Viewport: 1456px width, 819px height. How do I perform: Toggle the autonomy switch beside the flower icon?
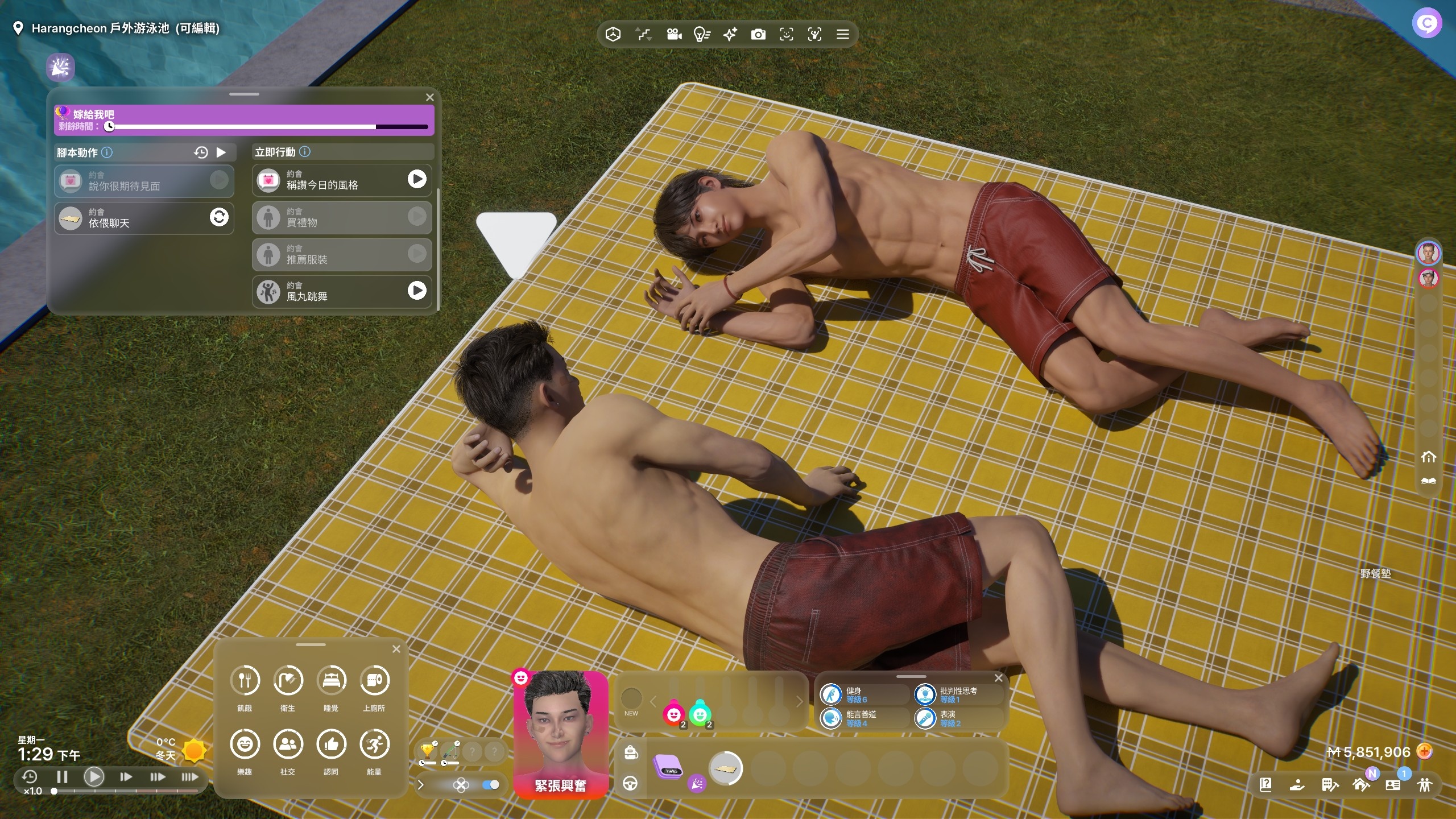490,785
